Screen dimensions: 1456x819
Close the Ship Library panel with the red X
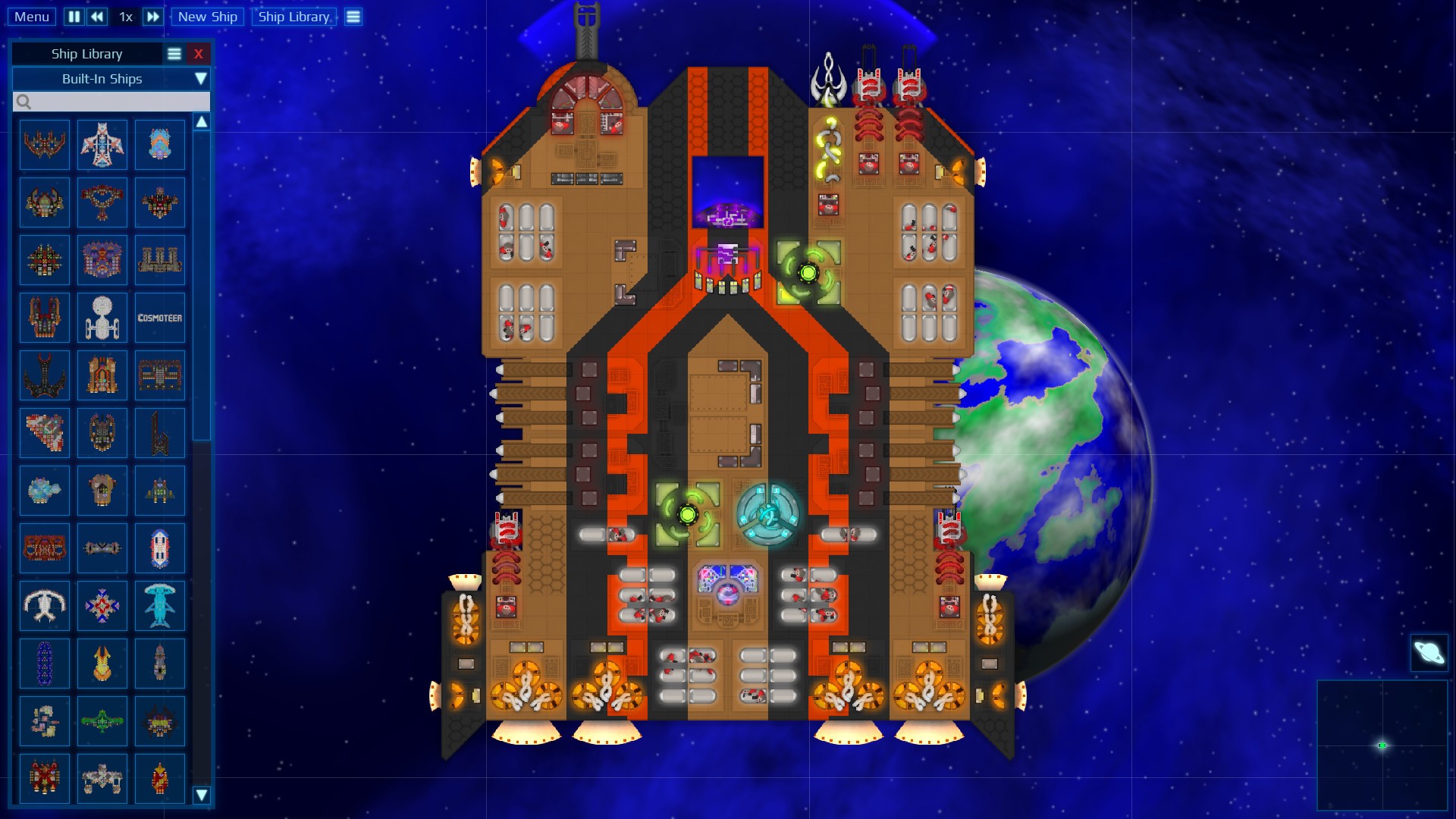point(199,53)
